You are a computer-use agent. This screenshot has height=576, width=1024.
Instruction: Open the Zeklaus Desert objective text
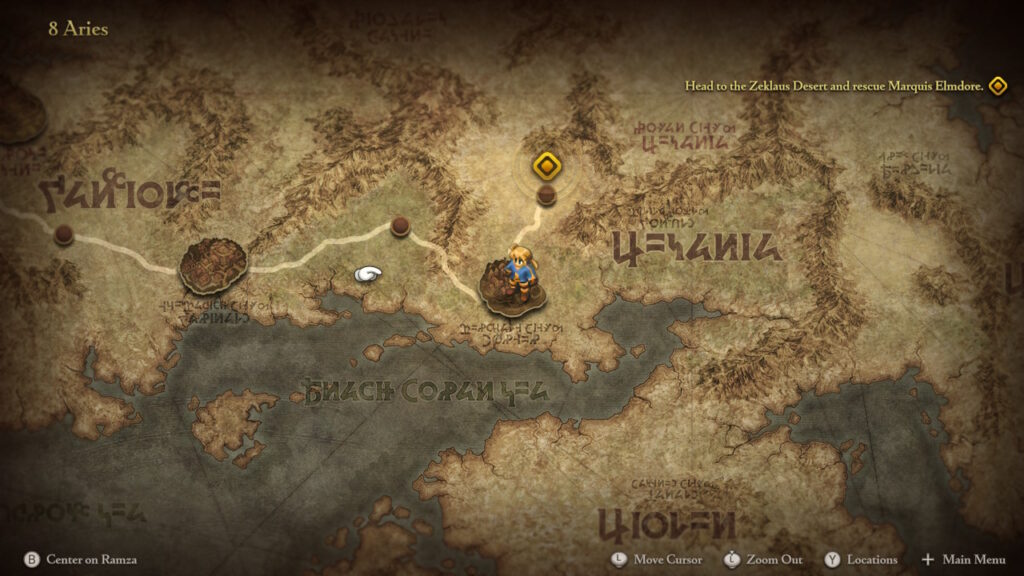pos(833,86)
